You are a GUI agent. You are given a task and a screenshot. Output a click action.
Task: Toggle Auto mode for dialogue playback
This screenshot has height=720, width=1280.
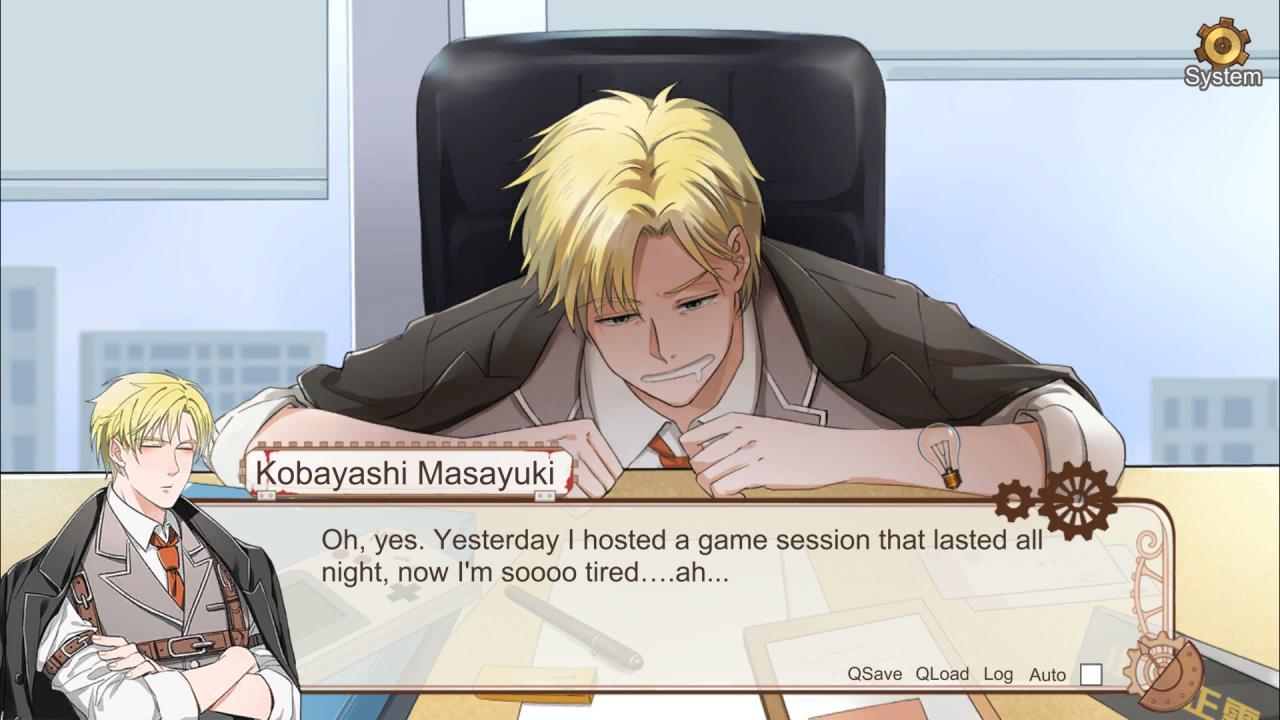pyautogui.click(x=1046, y=674)
